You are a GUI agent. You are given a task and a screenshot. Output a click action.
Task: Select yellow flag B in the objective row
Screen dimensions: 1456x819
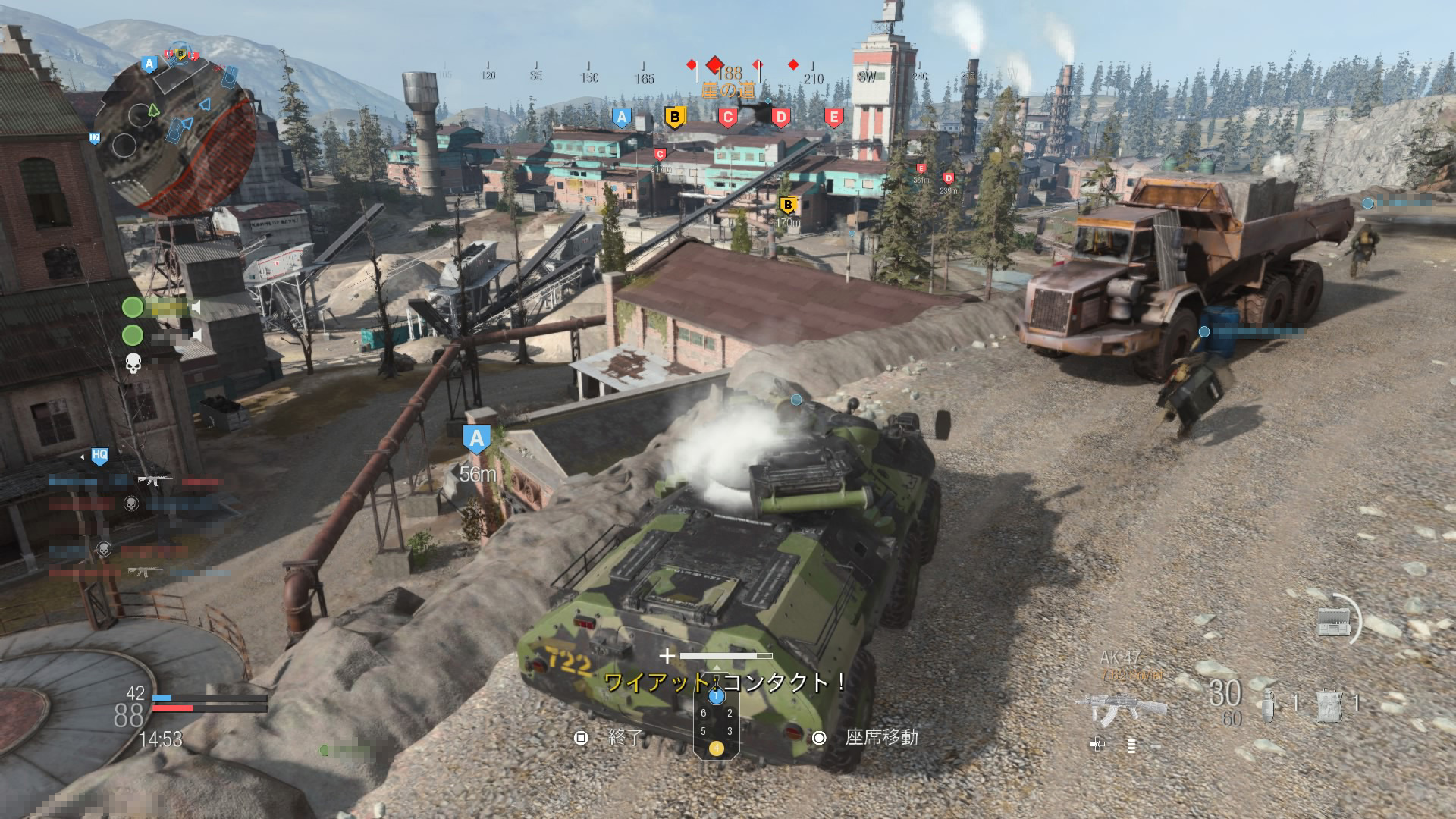pyautogui.click(x=674, y=117)
